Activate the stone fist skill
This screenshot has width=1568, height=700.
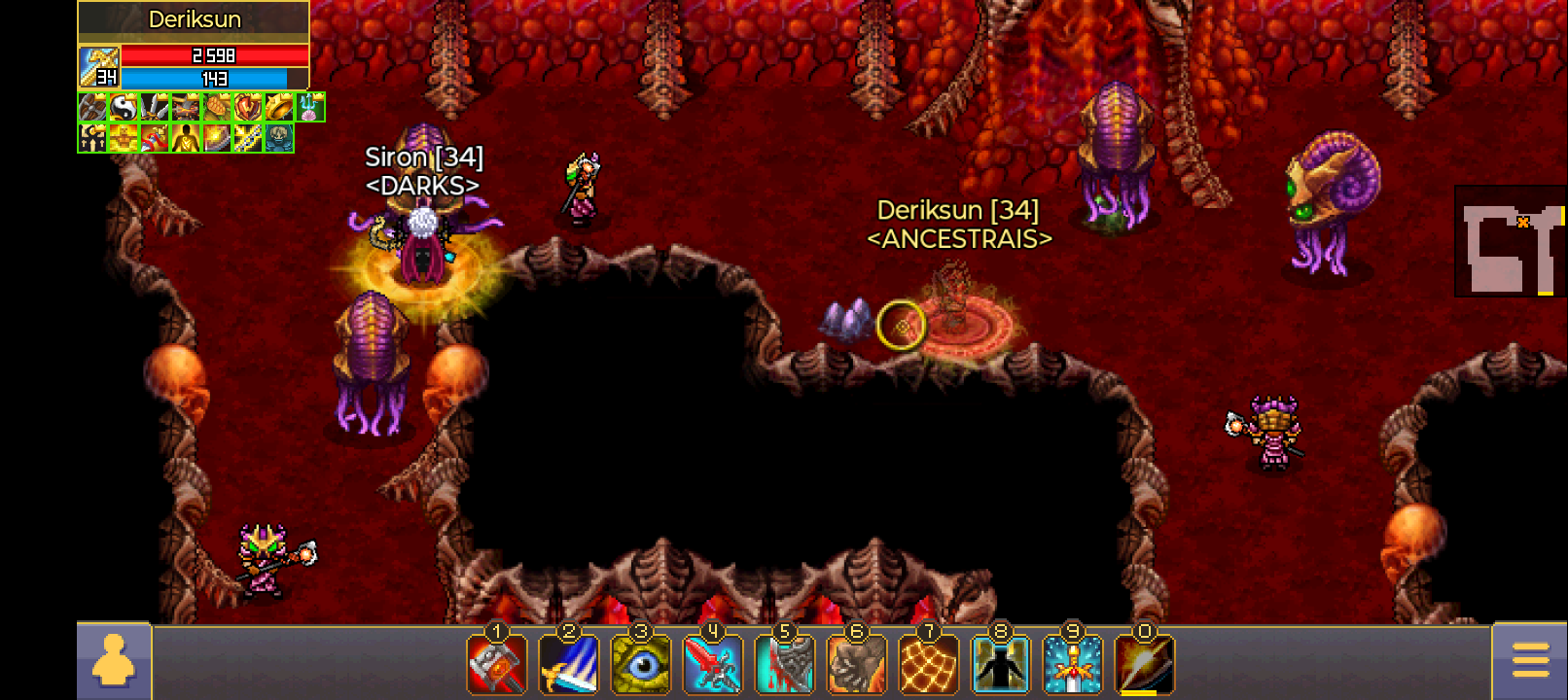coord(857,665)
